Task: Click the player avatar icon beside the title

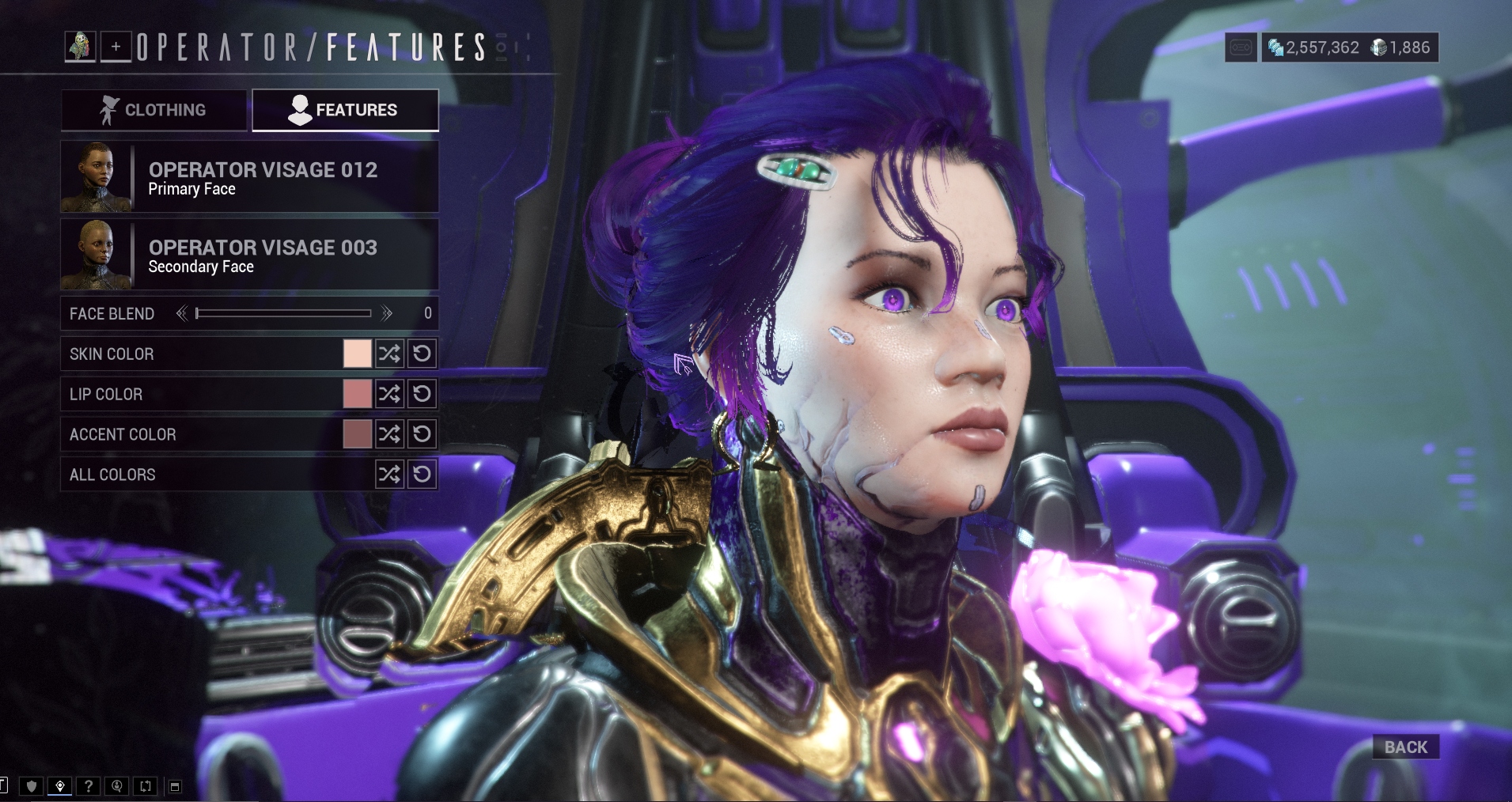Action: (80, 47)
